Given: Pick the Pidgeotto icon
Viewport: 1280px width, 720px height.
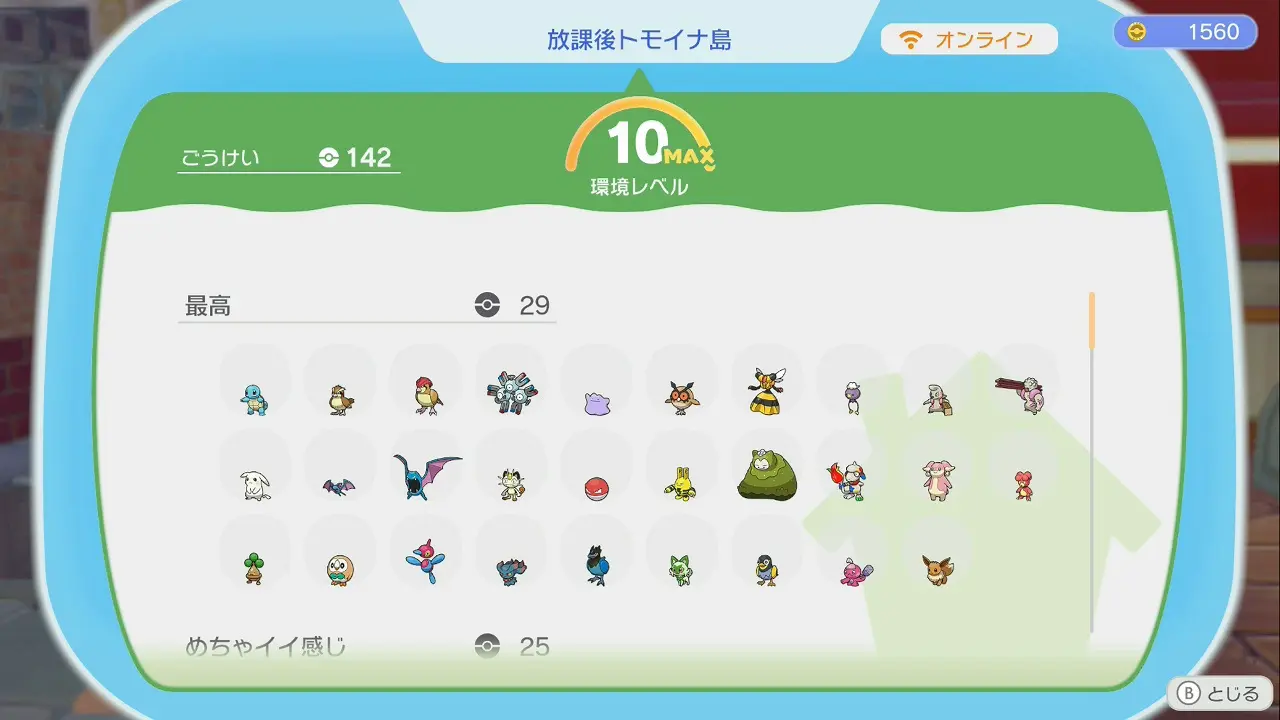Looking at the screenshot, I should (x=427, y=395).
